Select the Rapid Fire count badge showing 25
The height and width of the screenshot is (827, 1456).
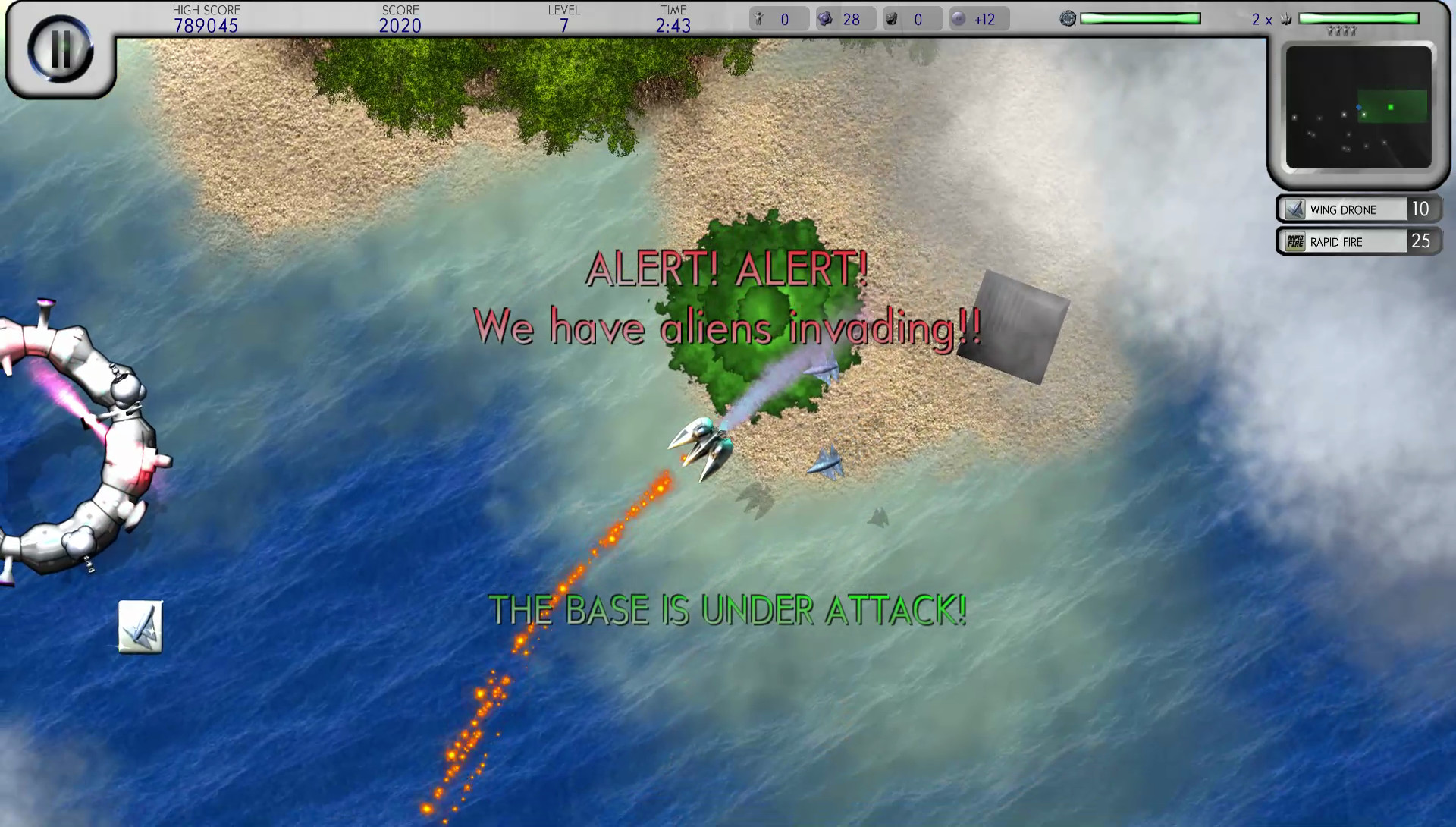click(1423, 241)
